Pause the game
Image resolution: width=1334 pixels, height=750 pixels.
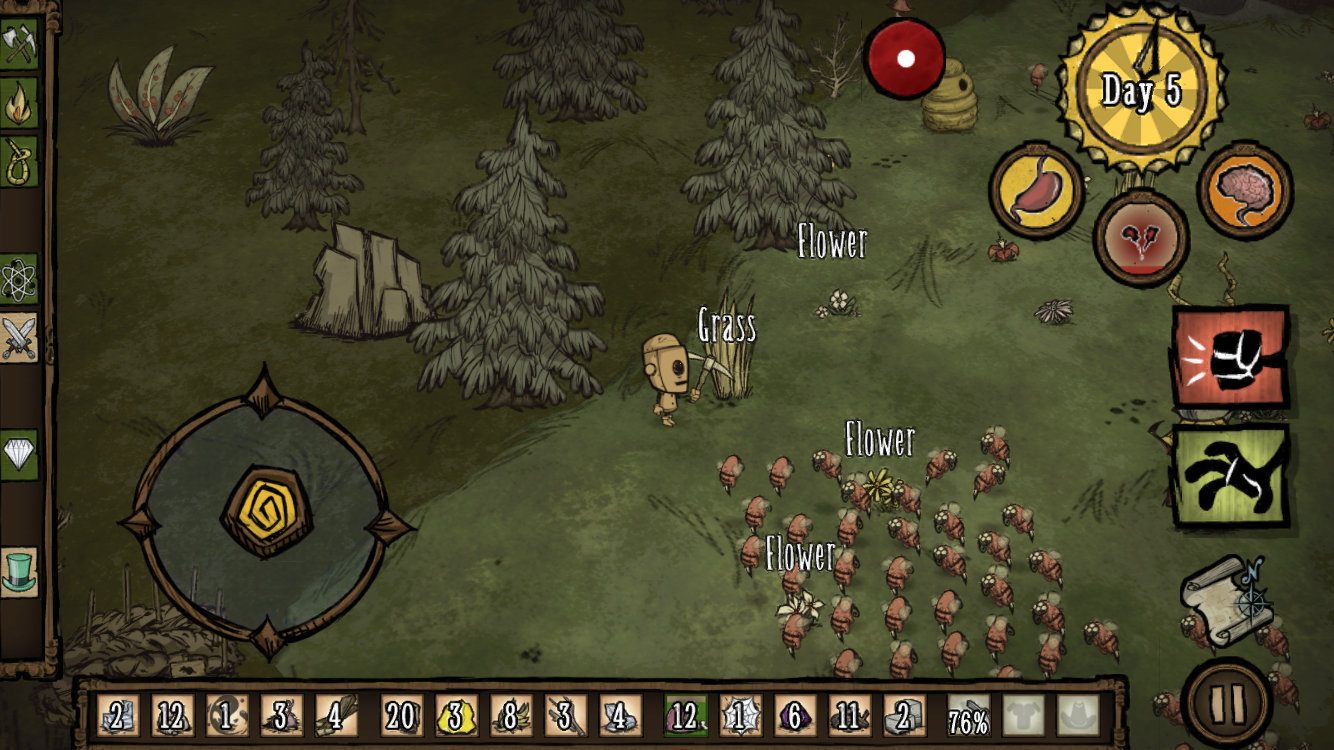pos(1227,702)
